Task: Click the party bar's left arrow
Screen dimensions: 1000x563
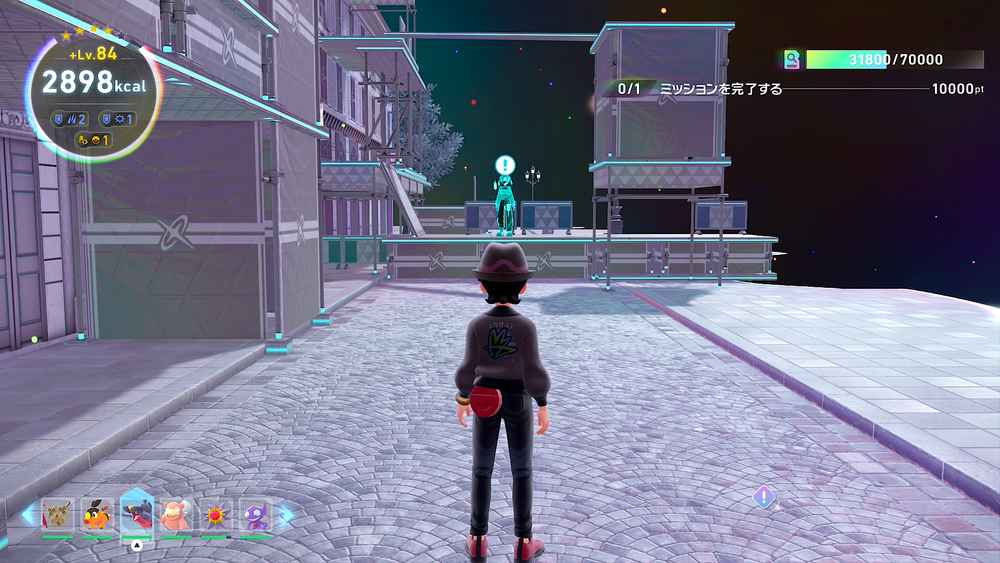Action: click(27, 516)
